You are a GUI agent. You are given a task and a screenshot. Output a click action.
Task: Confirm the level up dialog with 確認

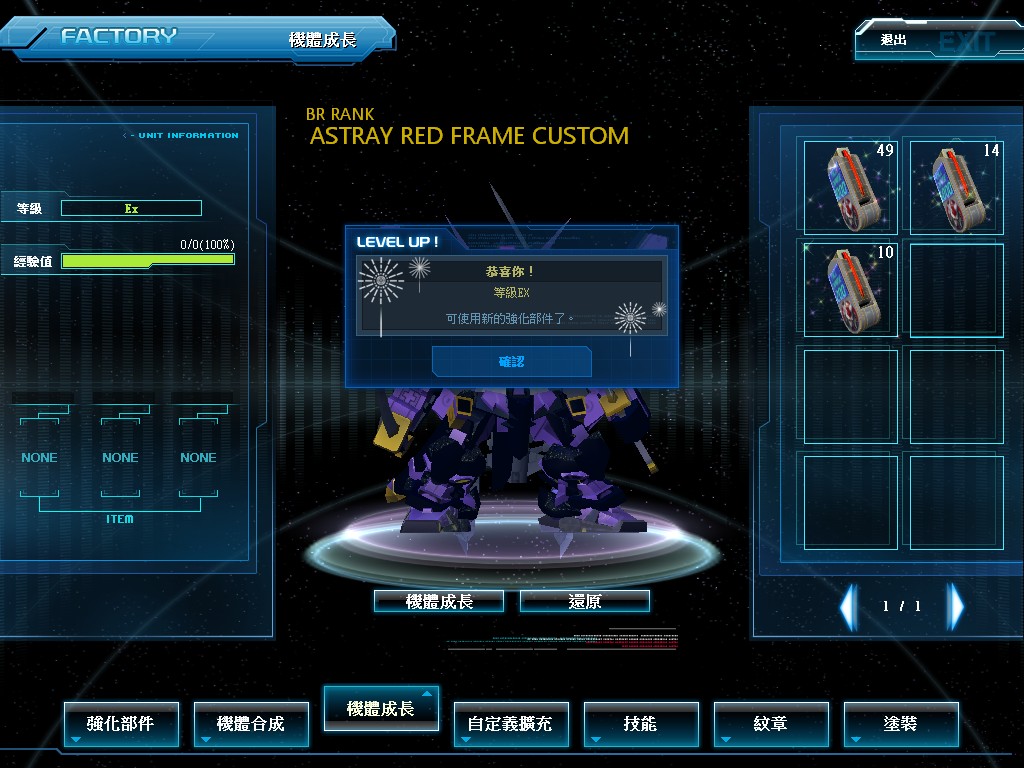(x=511, y=361)
